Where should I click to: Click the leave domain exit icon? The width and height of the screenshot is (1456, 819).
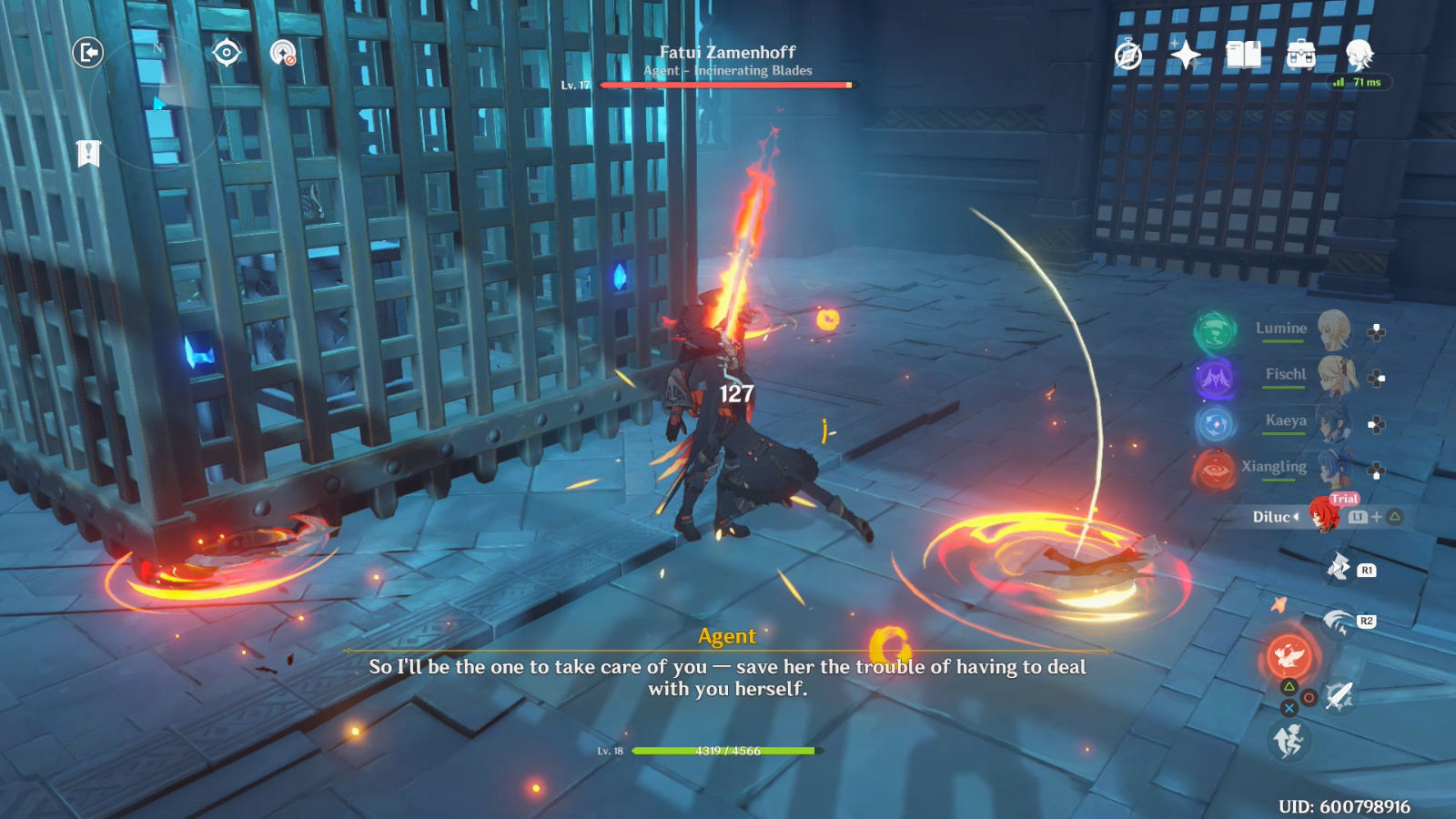tap(88, 53)
